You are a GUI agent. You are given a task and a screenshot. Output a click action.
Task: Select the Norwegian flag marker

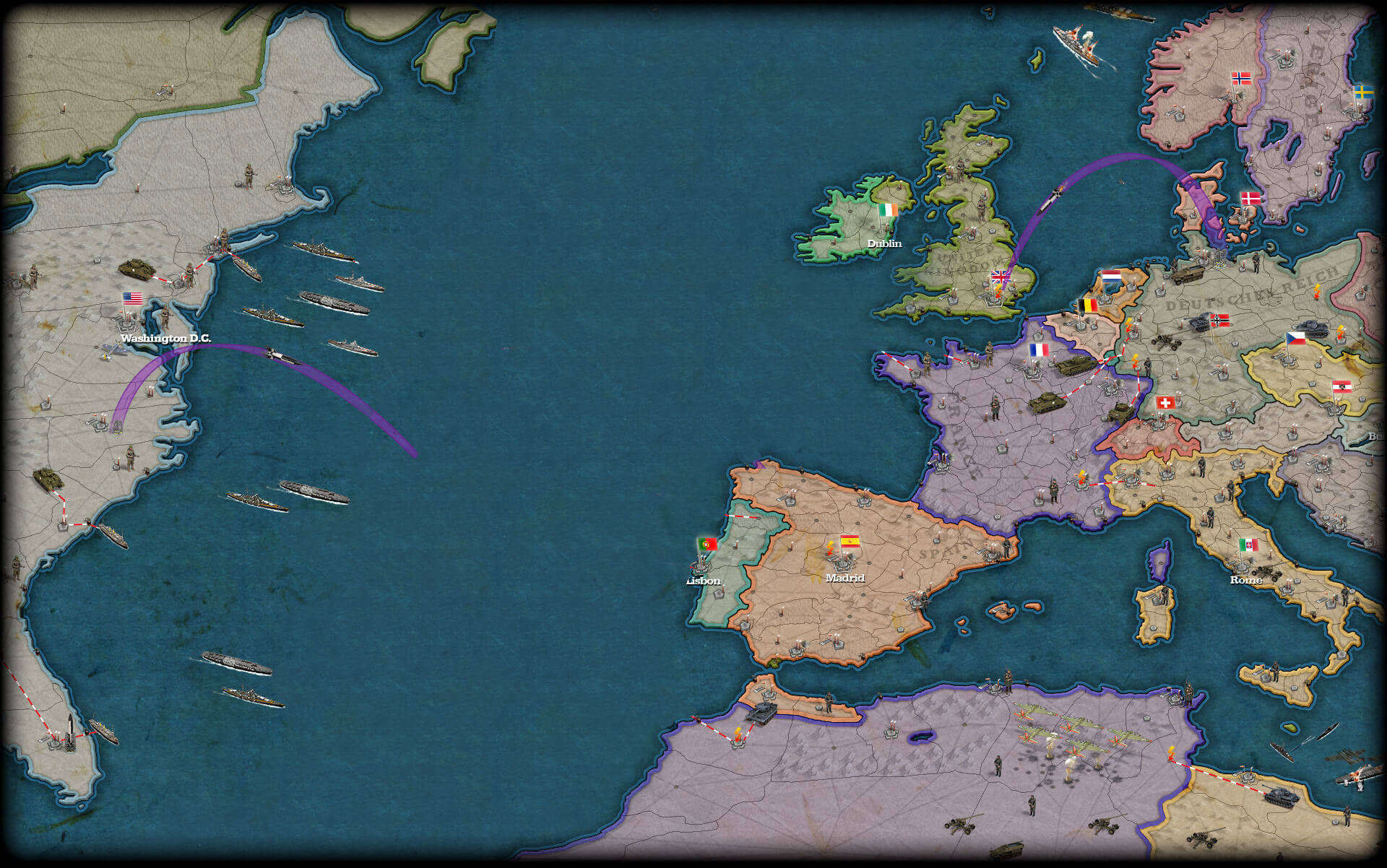[x=1241, y=78]
